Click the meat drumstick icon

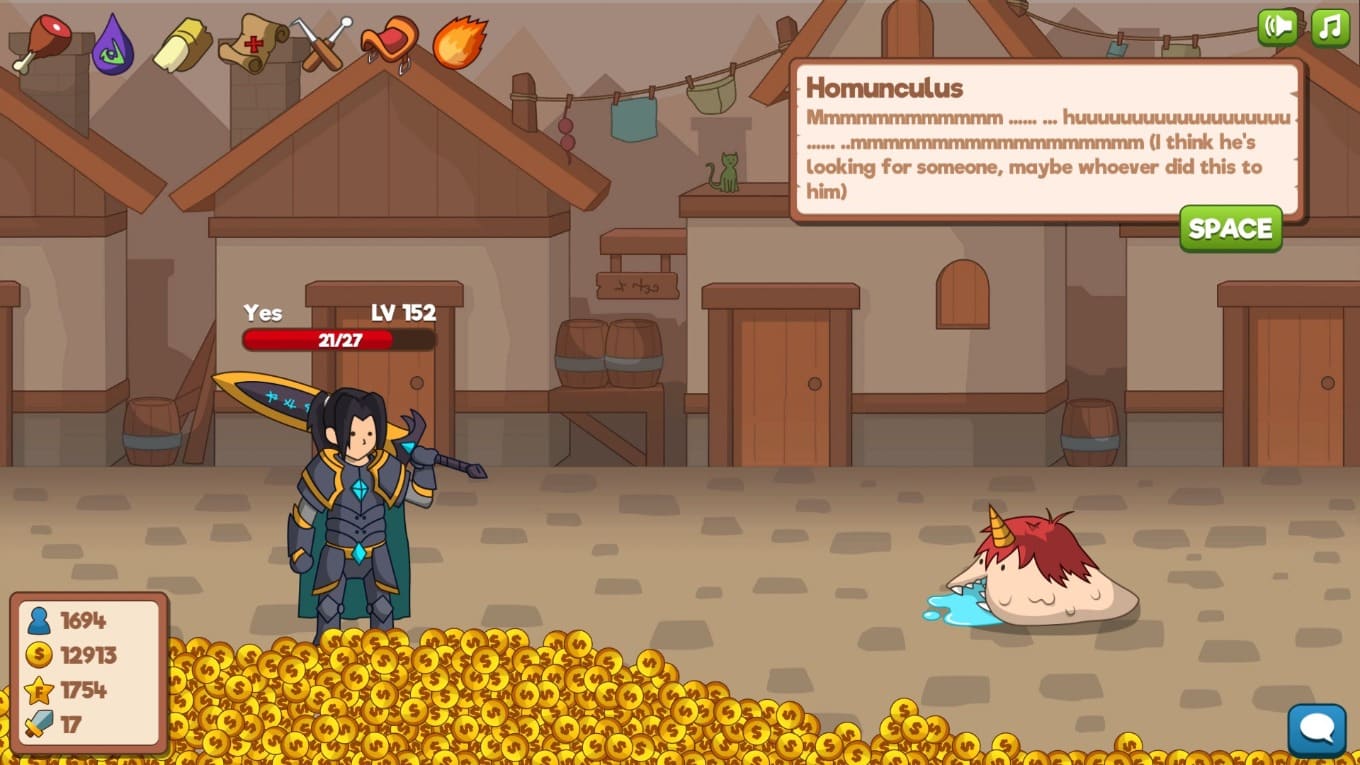(x=42, y=42)
